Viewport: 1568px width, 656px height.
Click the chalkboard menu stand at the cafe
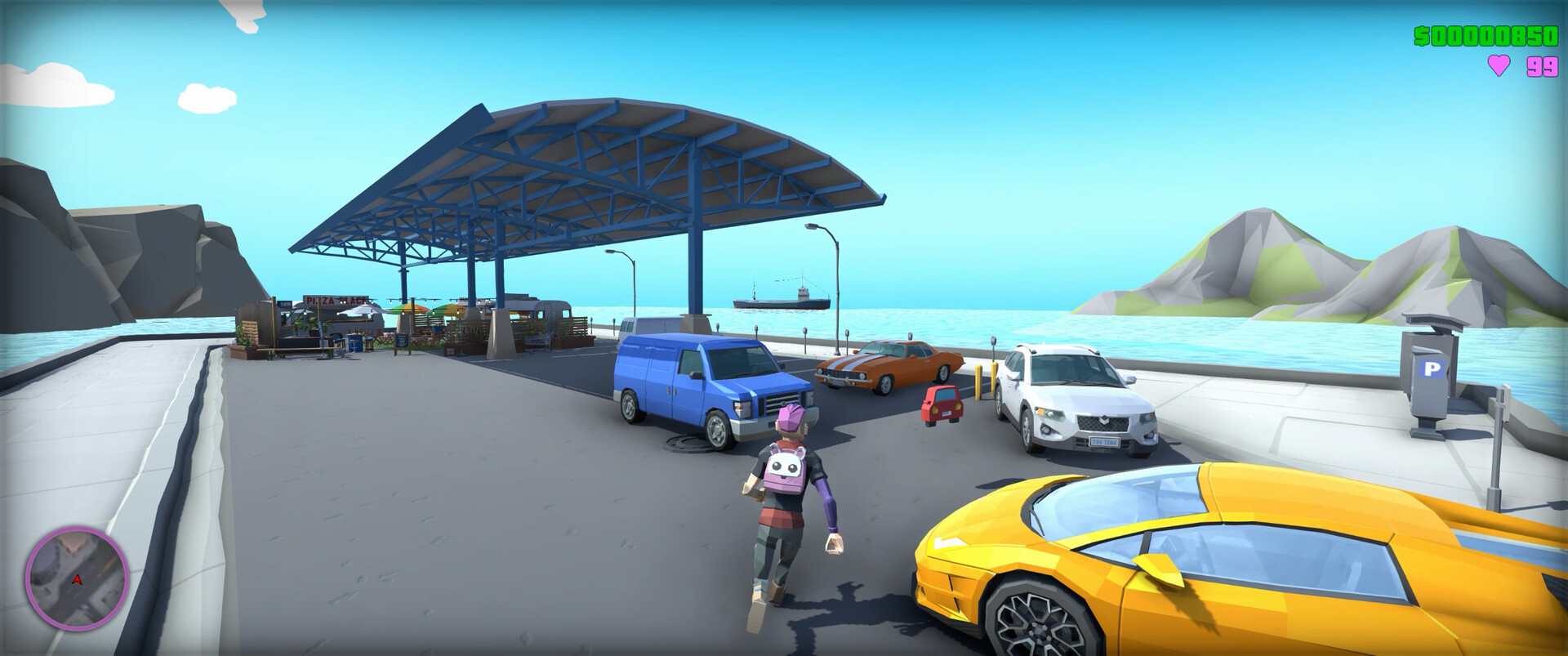pyautogui.click(x=402, y=341)
